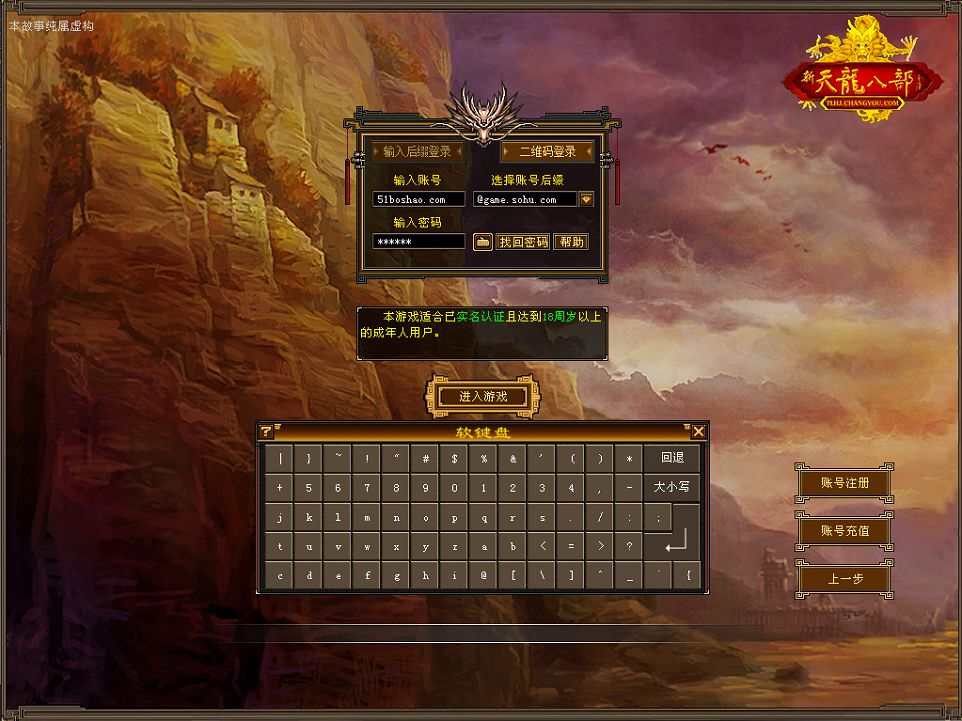Switch to the 二维码登录 QR login tab
Image resolution: width=962 pixels, height=721 pixels.
pyautogui.click(x=547, y=152)
